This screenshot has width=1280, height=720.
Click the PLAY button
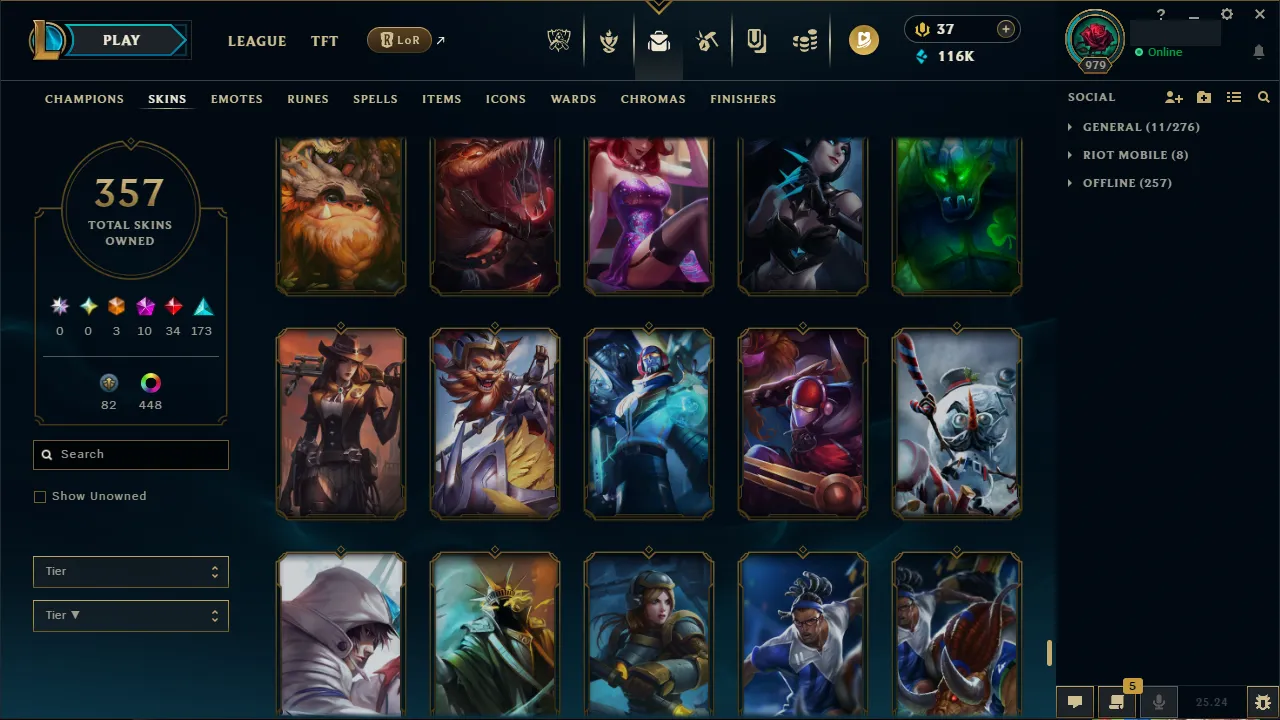click(x=121, y=40)
